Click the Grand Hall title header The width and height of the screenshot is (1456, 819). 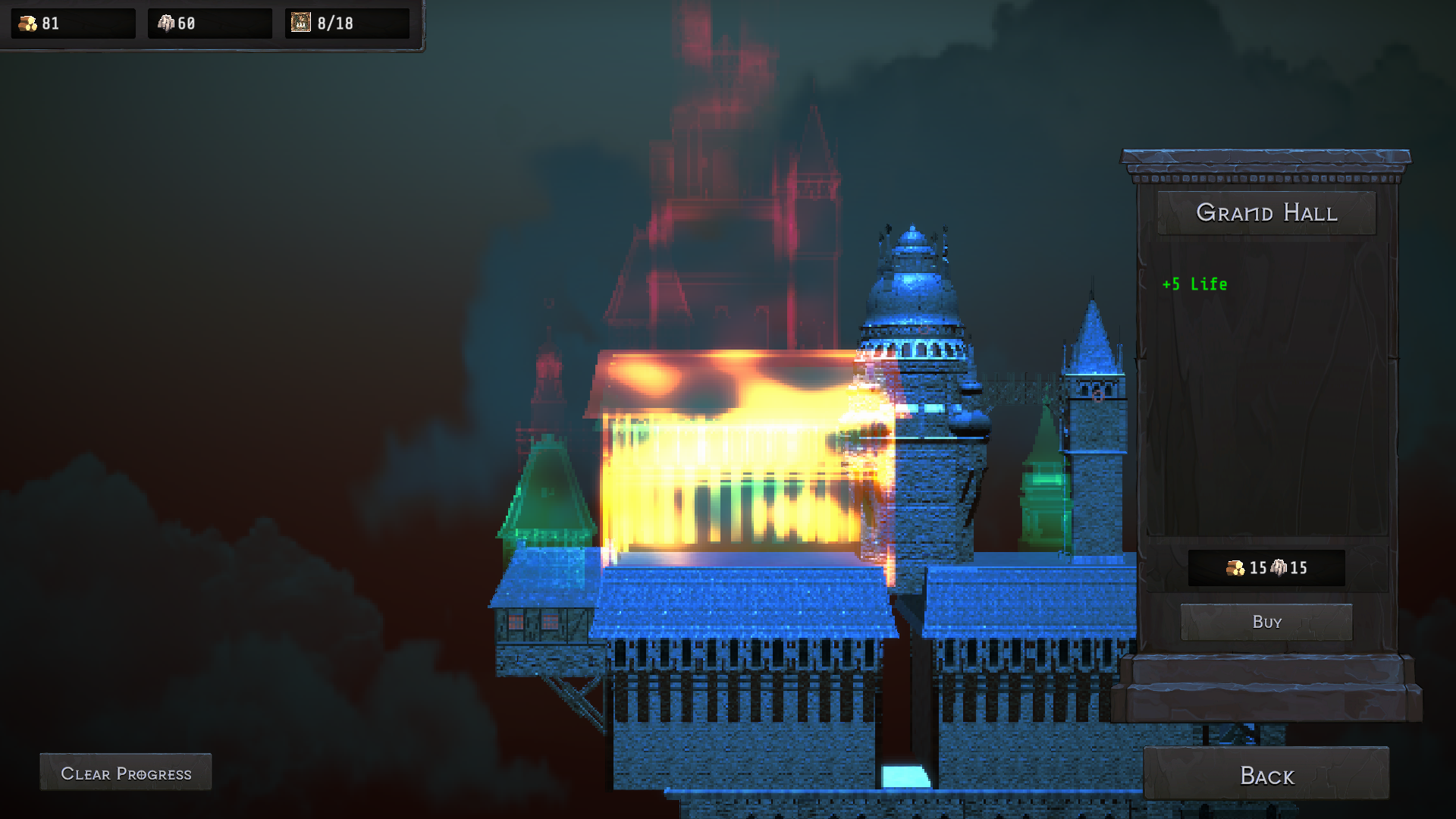pyautogui.click(x=1266, y=213)
